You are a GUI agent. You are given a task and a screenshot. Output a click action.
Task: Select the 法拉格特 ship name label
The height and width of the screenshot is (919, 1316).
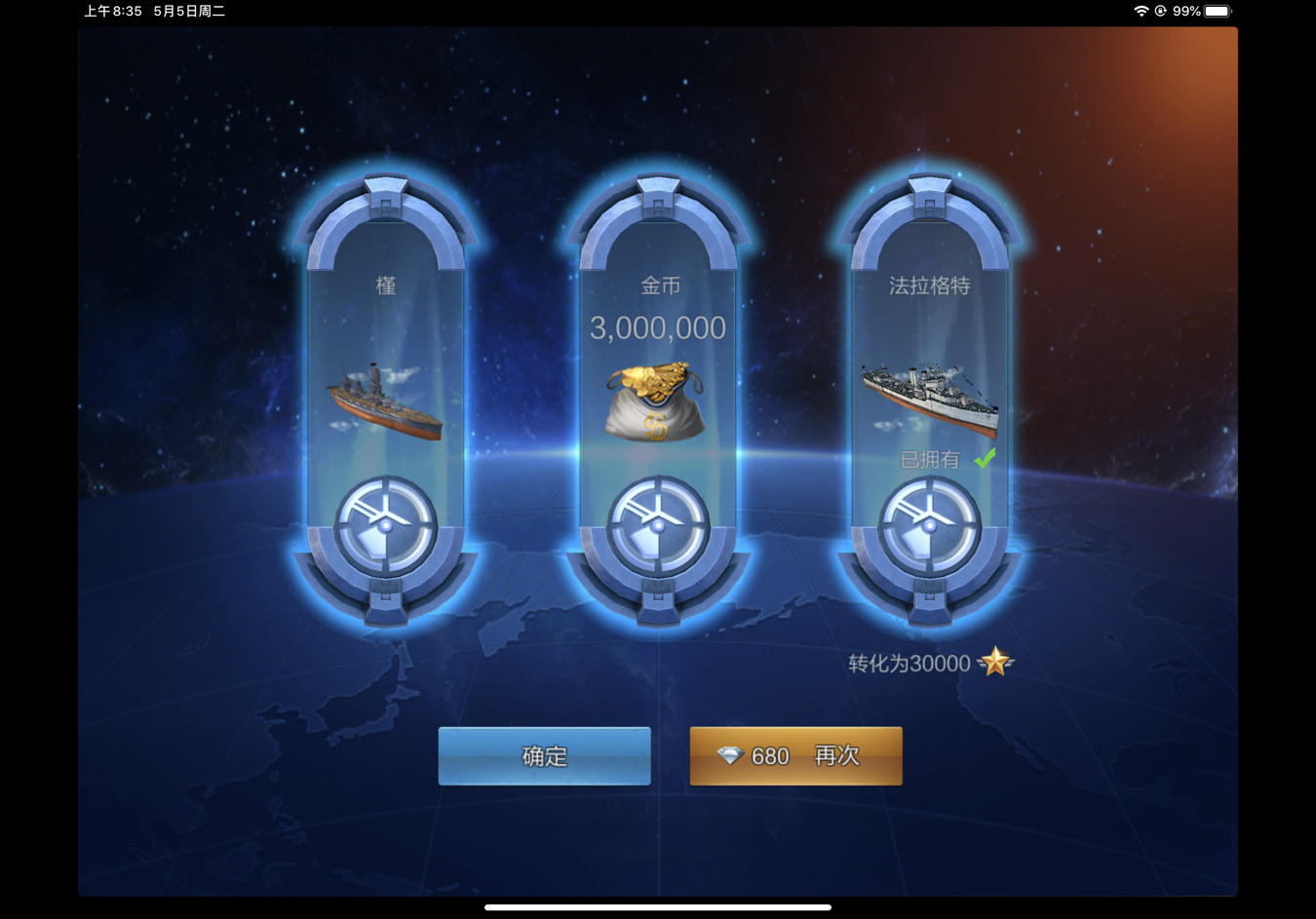[x=929, y=287]
